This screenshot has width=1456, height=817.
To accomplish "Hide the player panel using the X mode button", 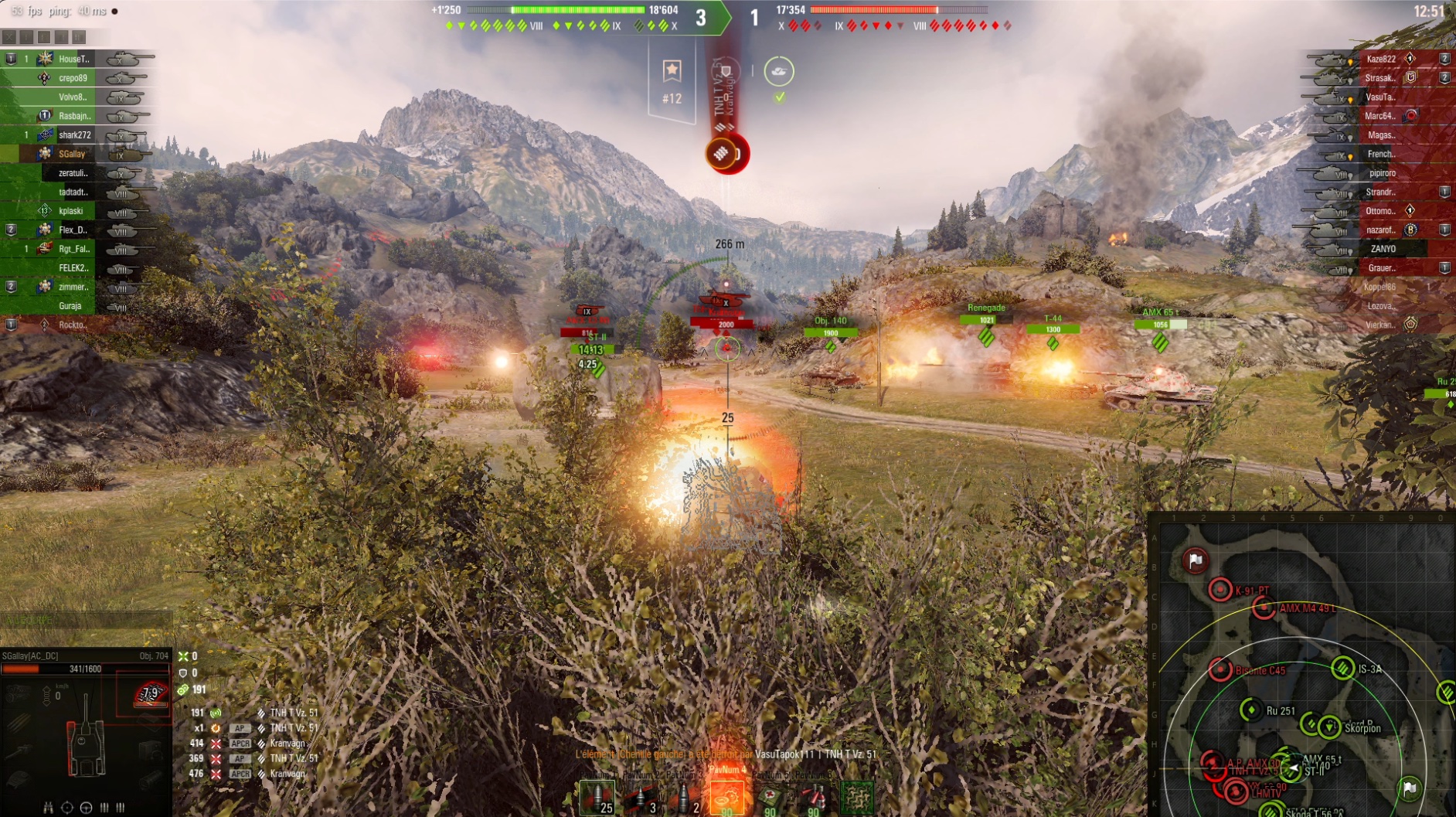I will click(9, 37).
